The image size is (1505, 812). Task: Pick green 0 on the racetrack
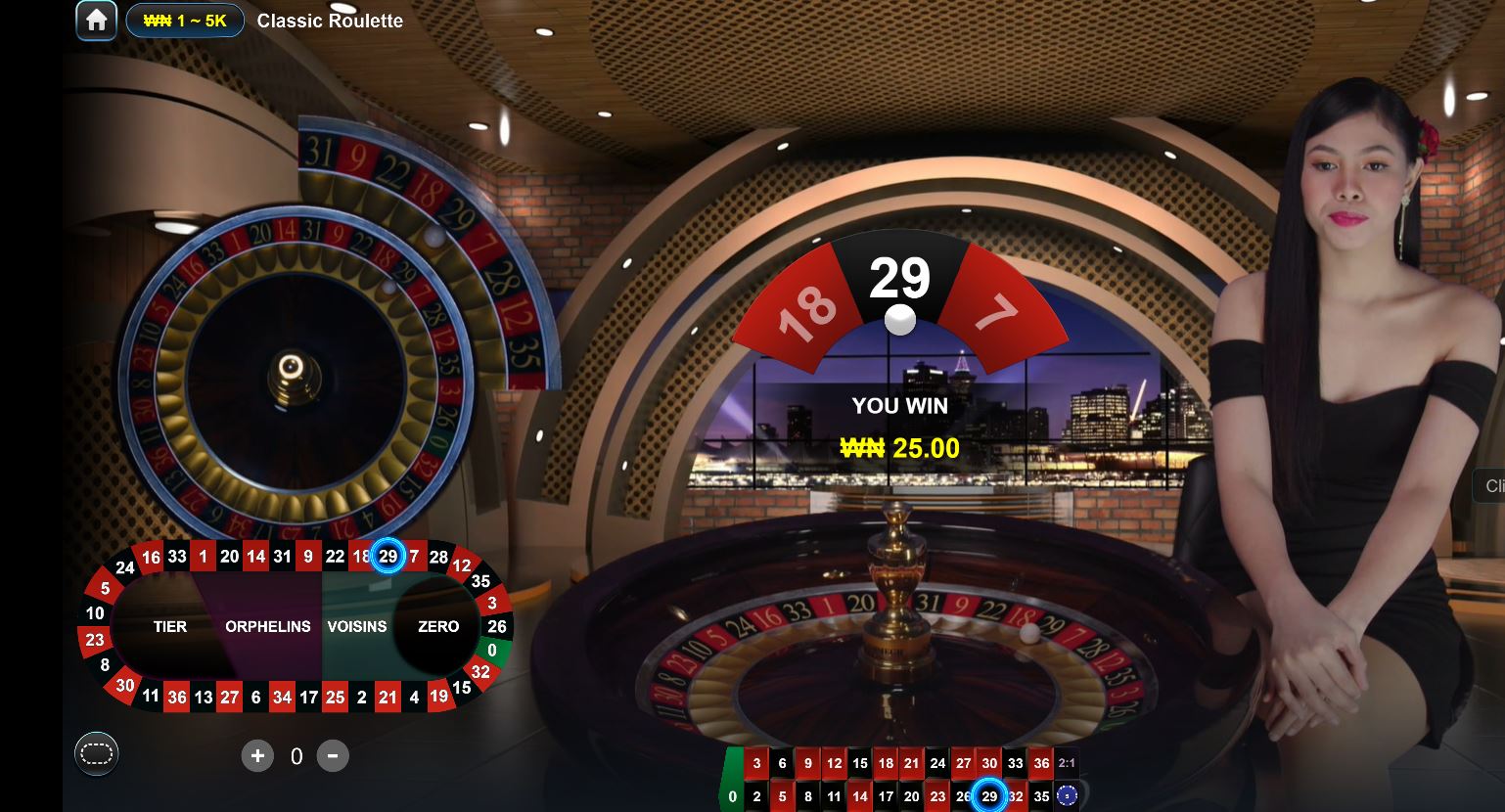(x=492, y=650)
